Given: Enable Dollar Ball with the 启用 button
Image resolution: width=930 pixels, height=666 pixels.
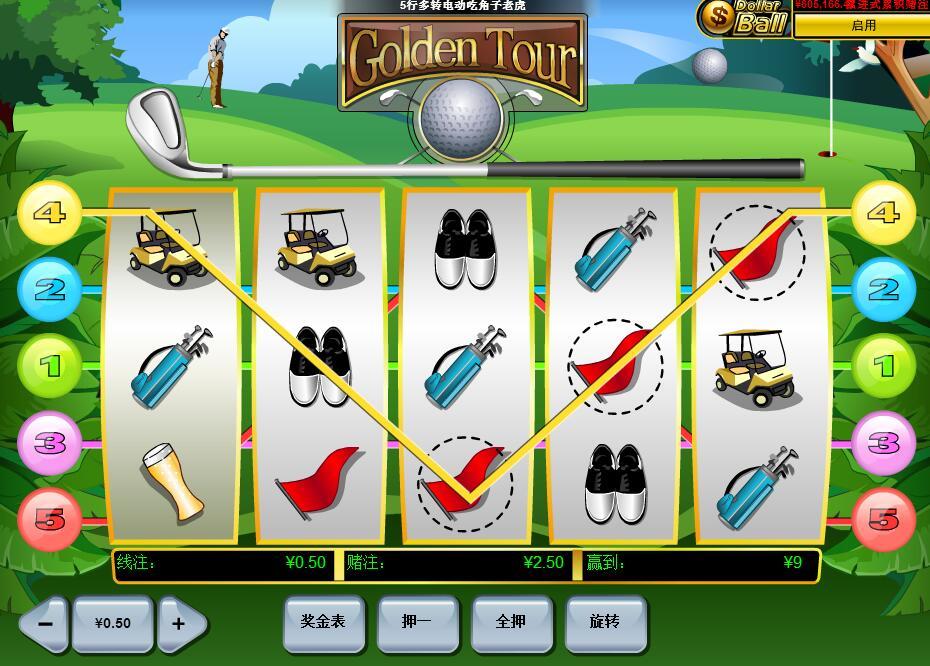Looking at the screenshot, I should point(862,26).
